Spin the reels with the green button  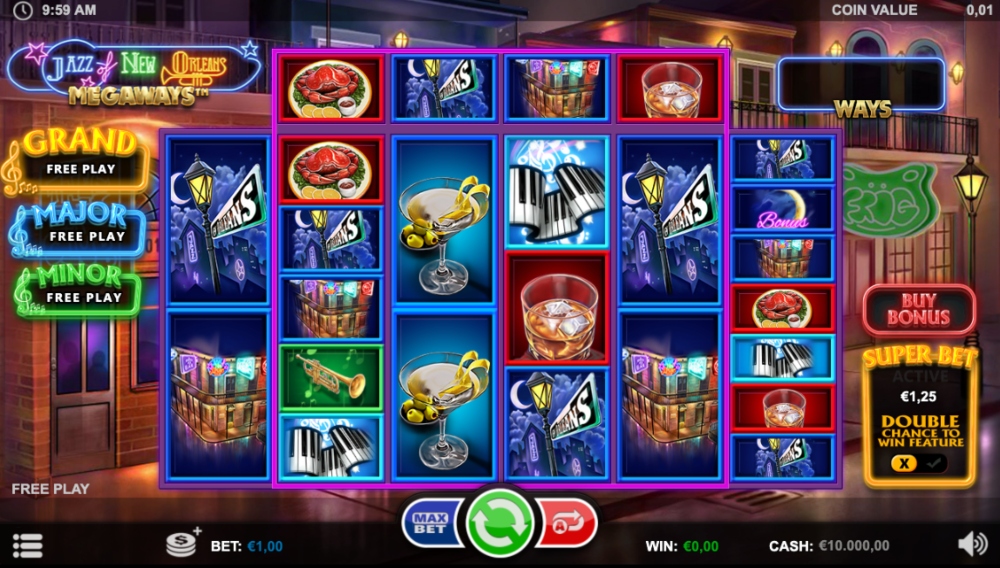pyautogui.click(x=500, y=522)
